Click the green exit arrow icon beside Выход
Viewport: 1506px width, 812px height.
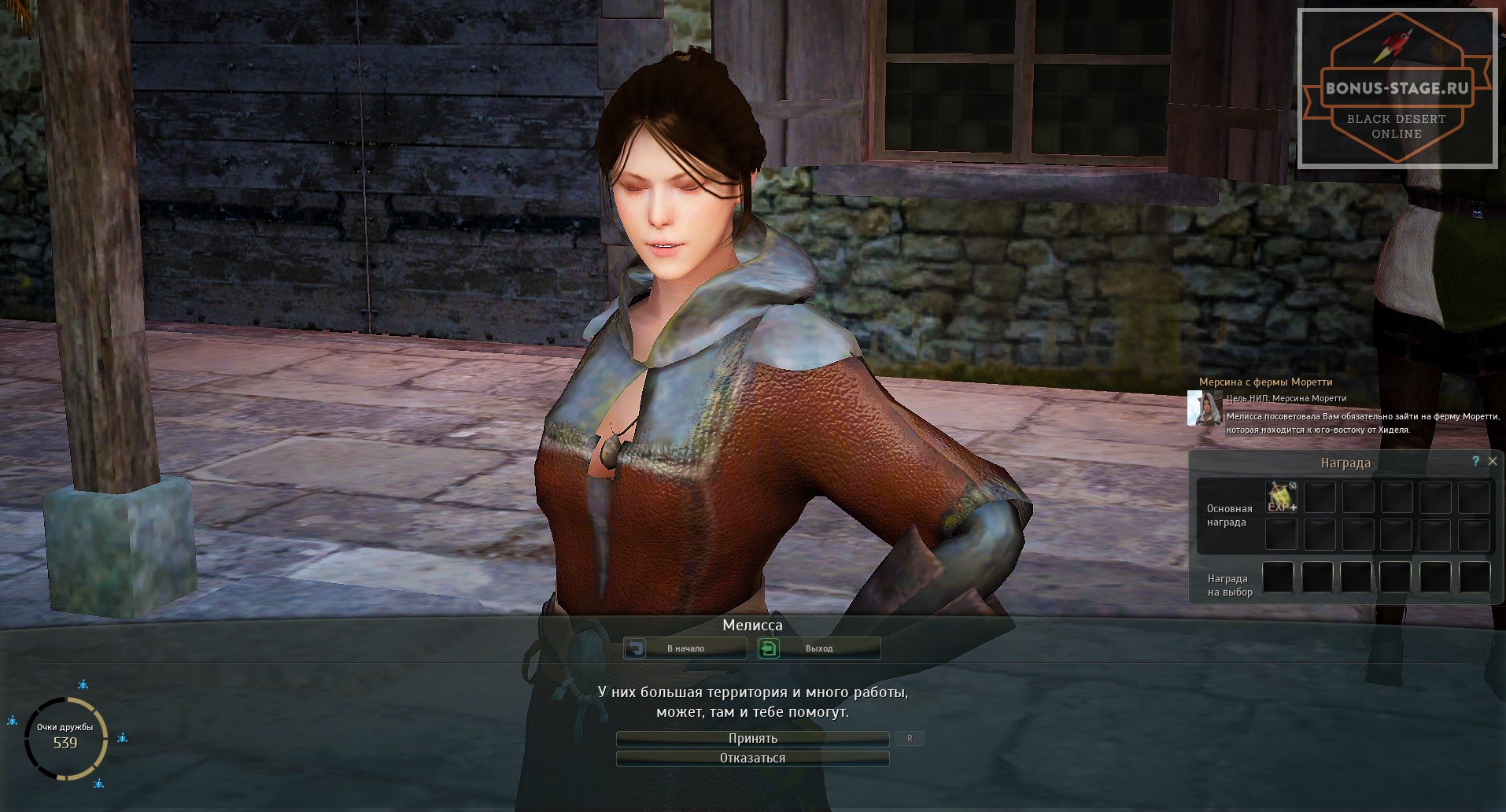click(770, 648)
